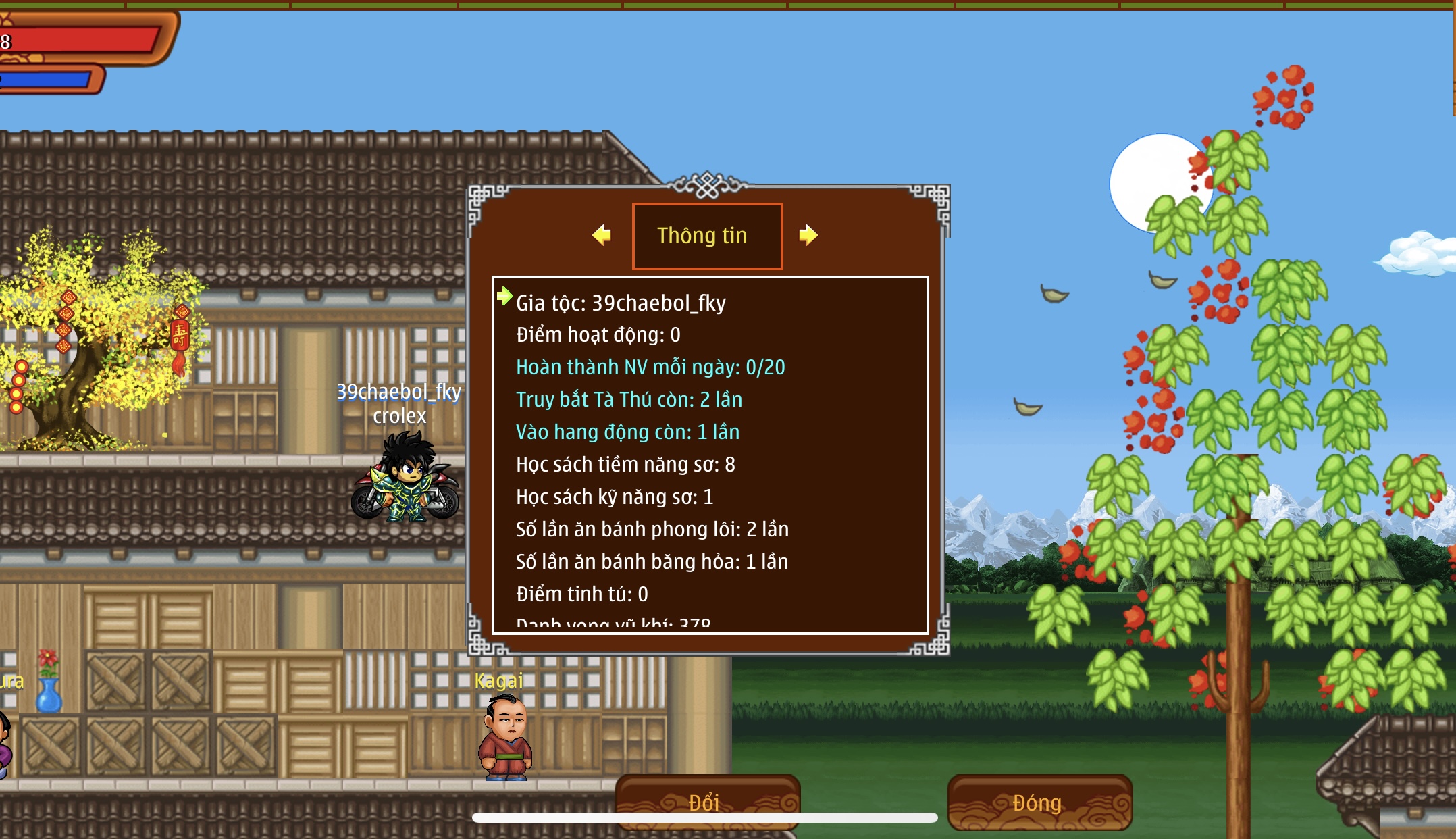This screenshot has height=839, width=1456.
Task: Click the left arrow beside Thông tin
Action: pos(602,235)
